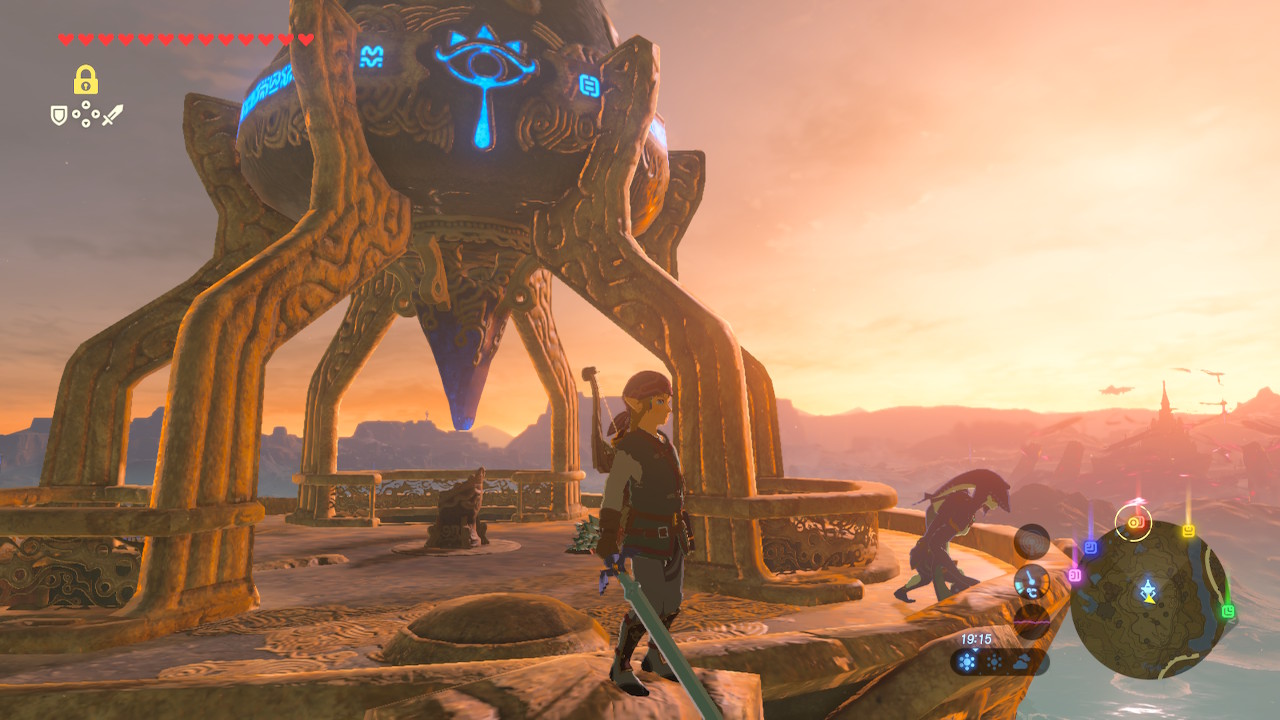This screenshot has height=720, width=1280.
Task: Click the Sheikah Sensor ring gauge
Action: [x=1032, y=542]
